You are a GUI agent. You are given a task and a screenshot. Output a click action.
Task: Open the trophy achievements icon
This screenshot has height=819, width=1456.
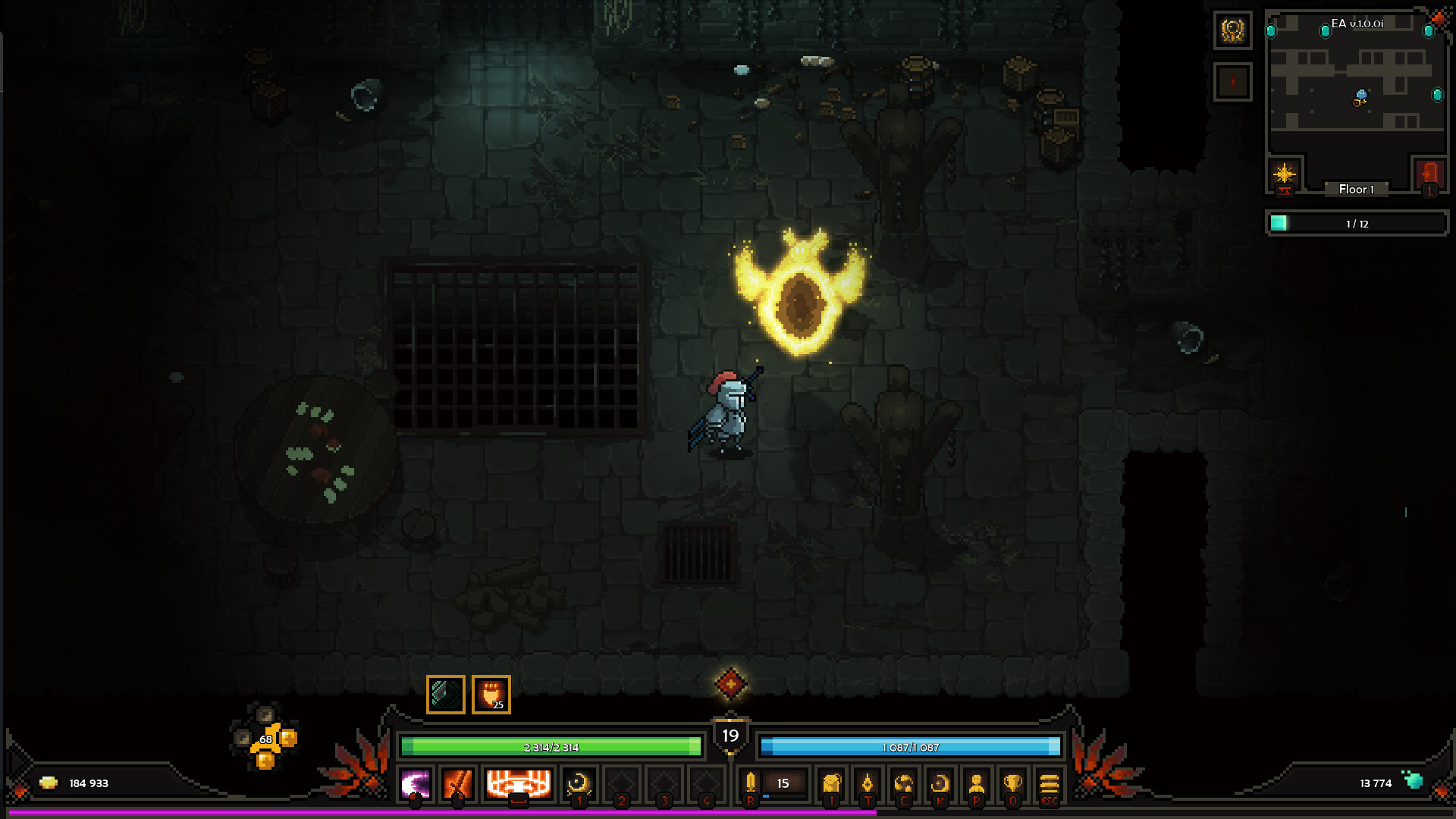tap(1012, 783)
